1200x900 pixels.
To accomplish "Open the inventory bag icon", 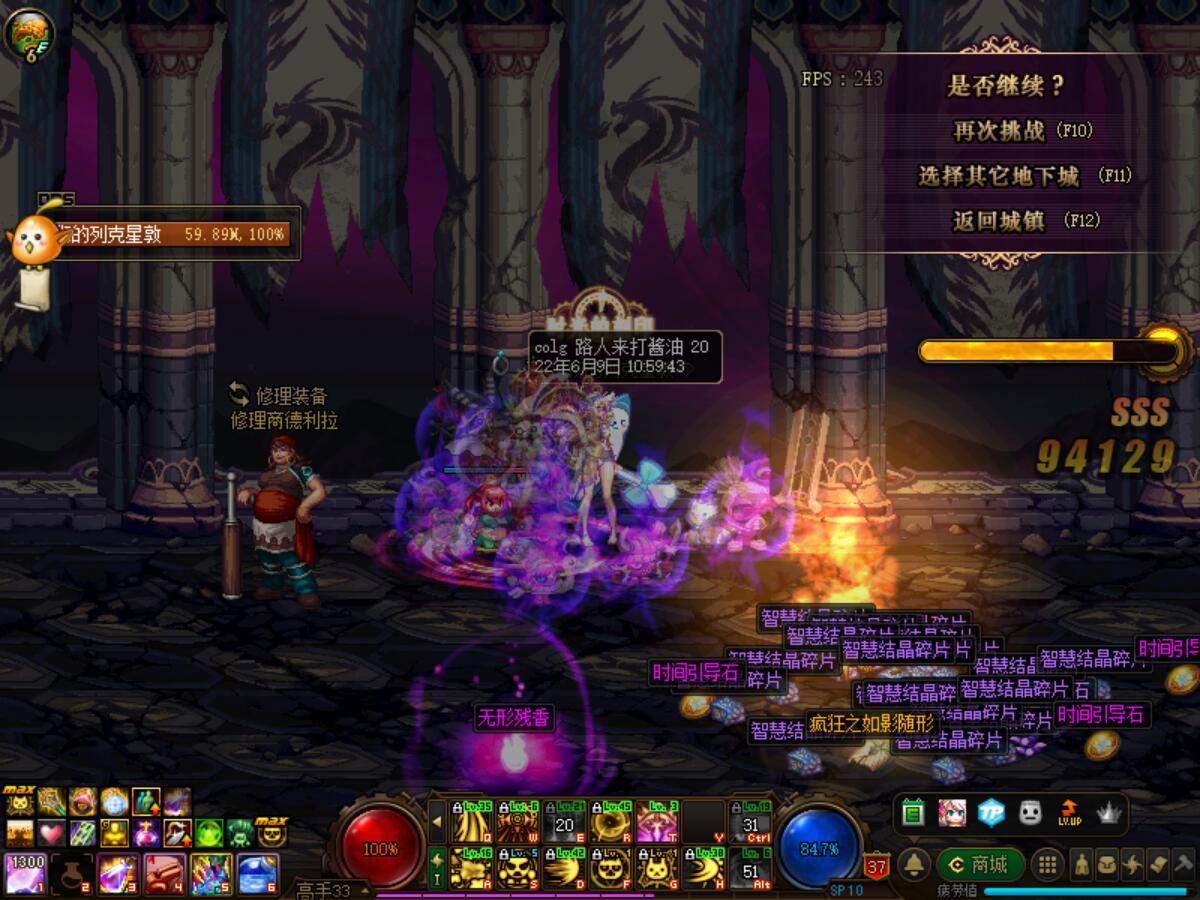I will [1107, 865].
